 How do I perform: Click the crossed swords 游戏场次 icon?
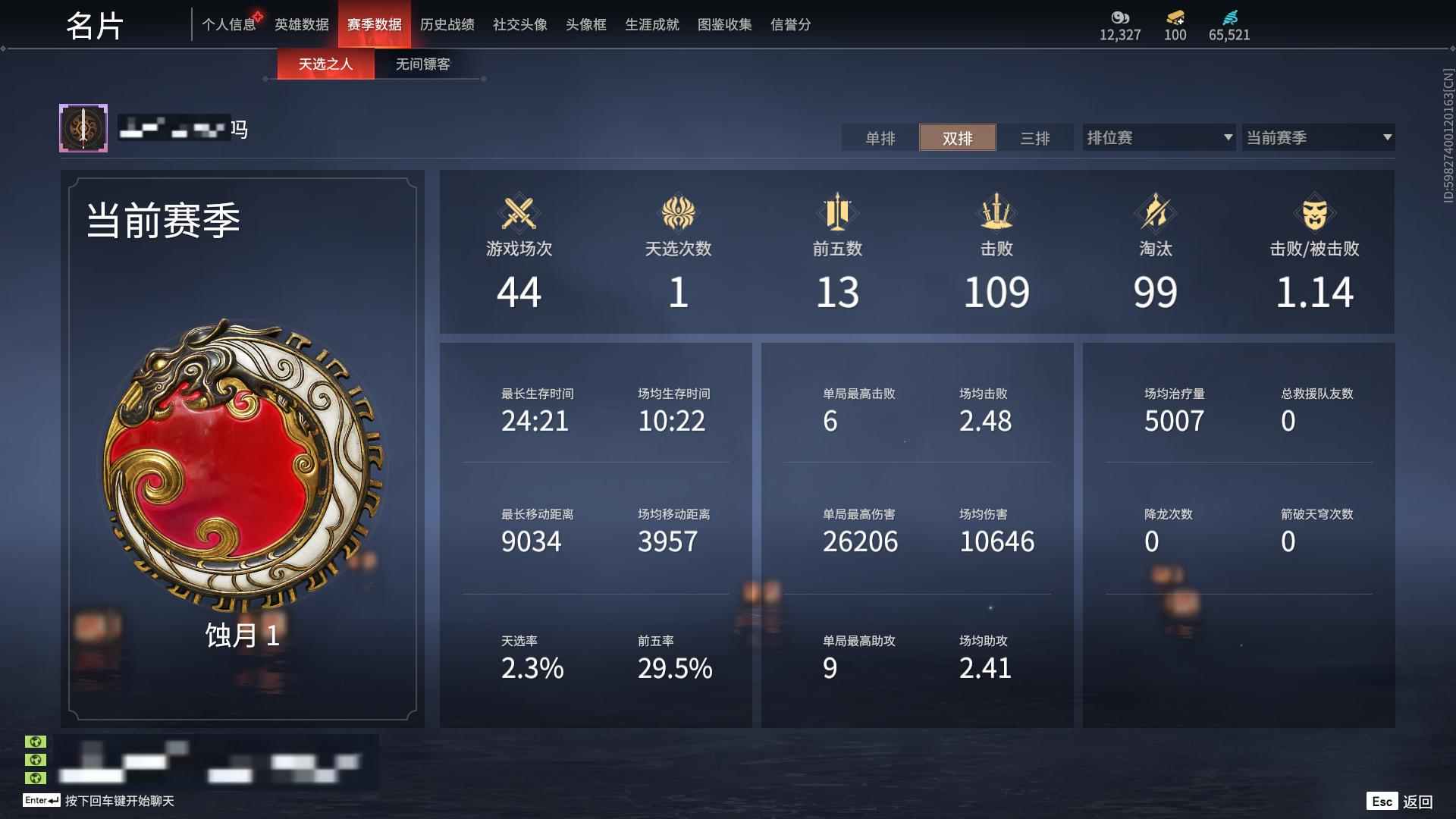520,213
